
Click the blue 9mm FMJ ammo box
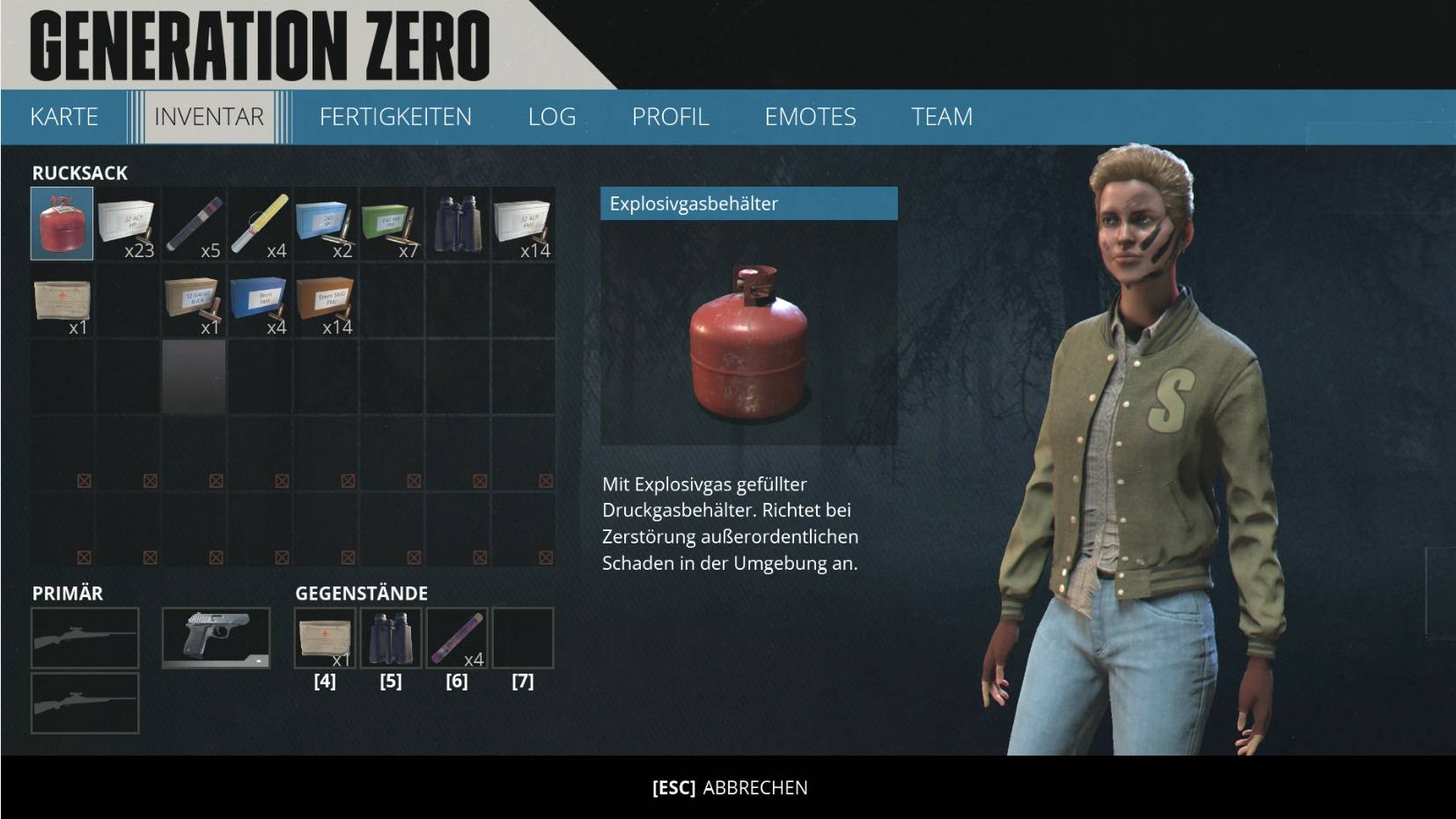tap(261, 304)
